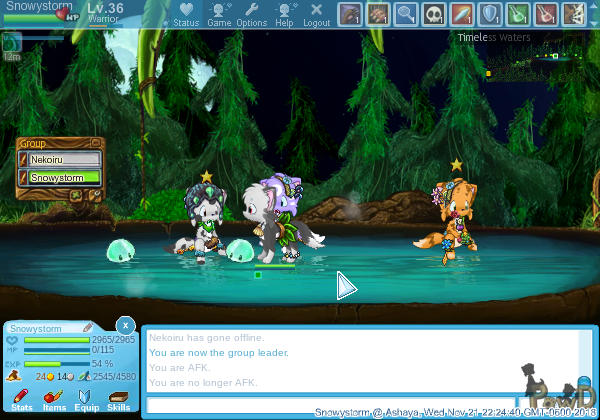The image size is (600, 420).
Task: Open the Game menu
Action: [x=219, y=15]
